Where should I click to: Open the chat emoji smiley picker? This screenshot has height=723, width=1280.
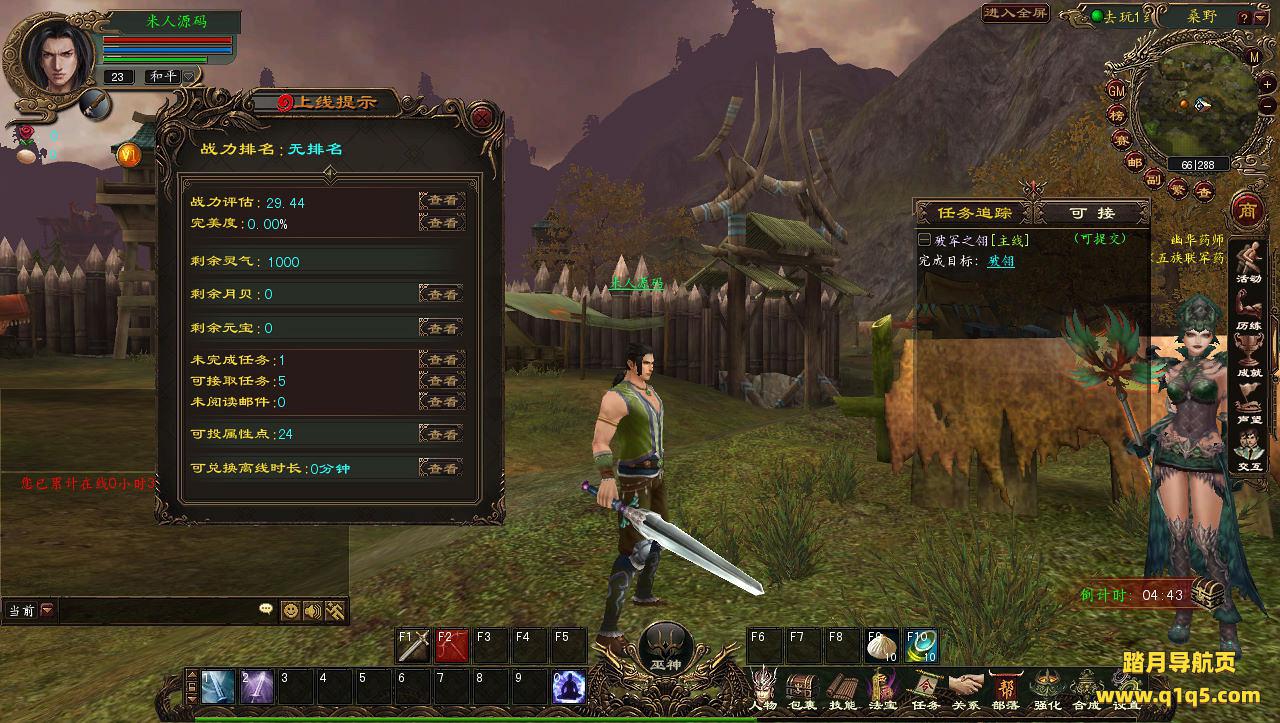click(290, 610)
